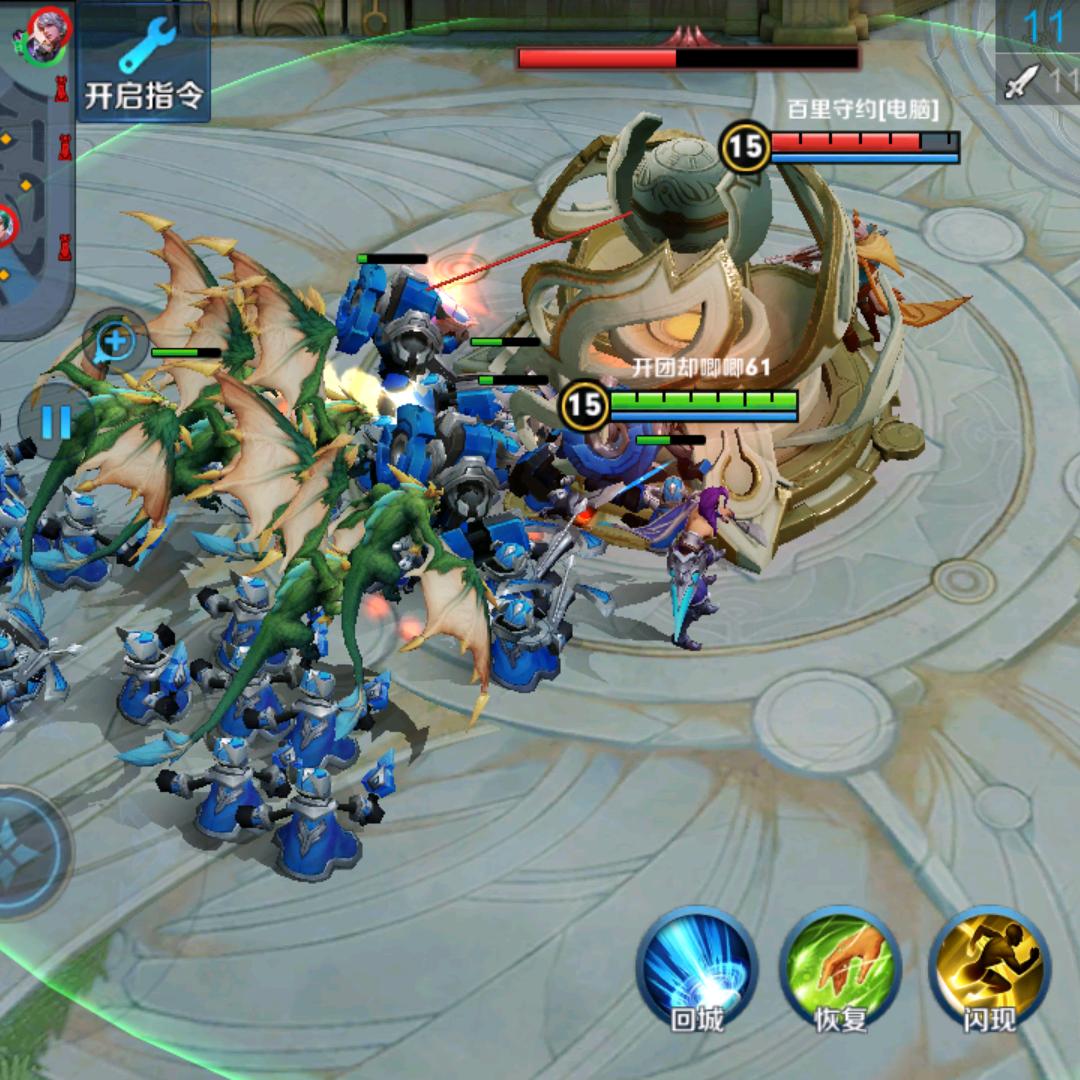Activate the 回城 recall ability

point(697,966)
